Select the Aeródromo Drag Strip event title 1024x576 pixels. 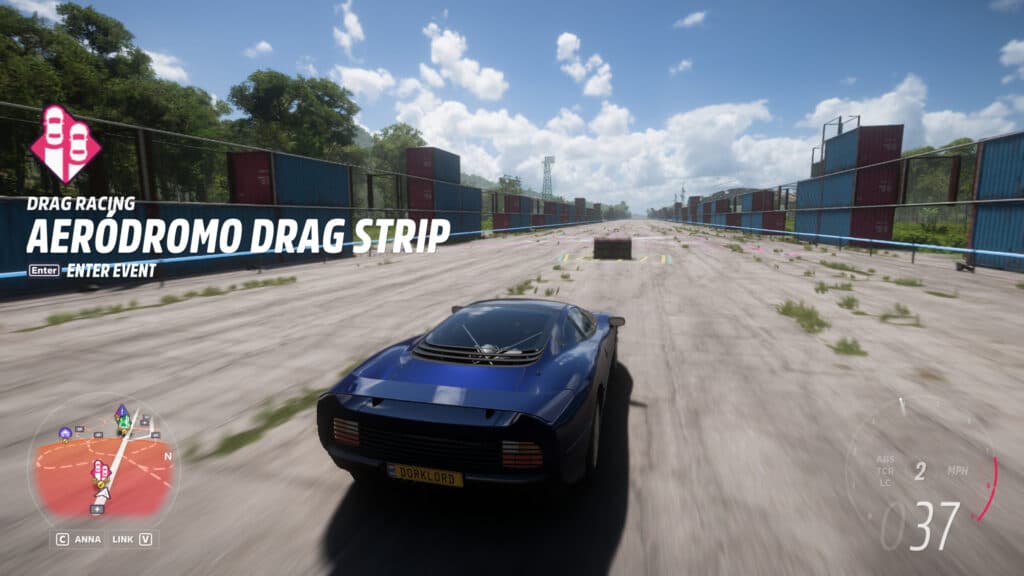click(237, 233)
